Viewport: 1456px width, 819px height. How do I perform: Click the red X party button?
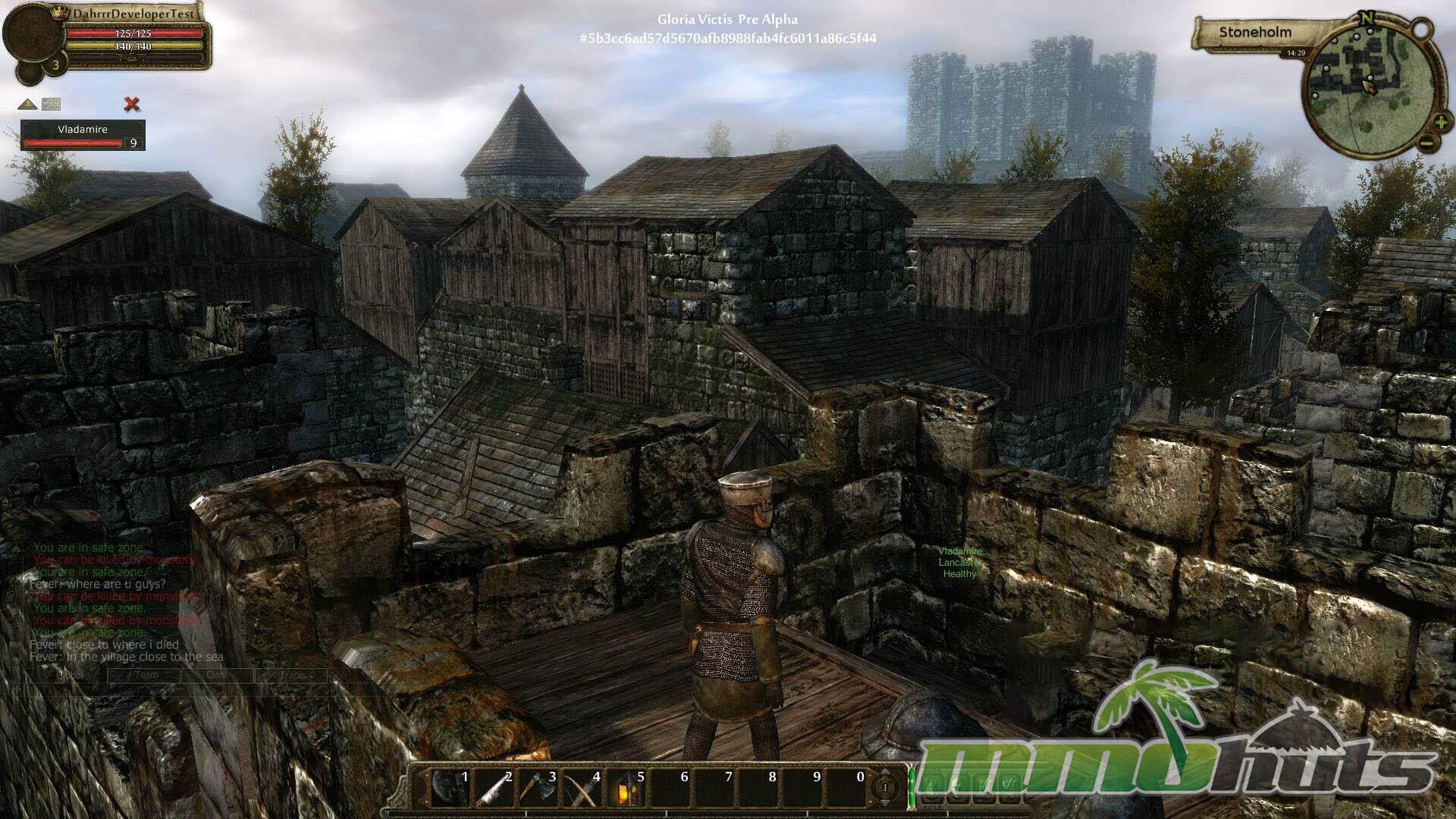(132, 104)
